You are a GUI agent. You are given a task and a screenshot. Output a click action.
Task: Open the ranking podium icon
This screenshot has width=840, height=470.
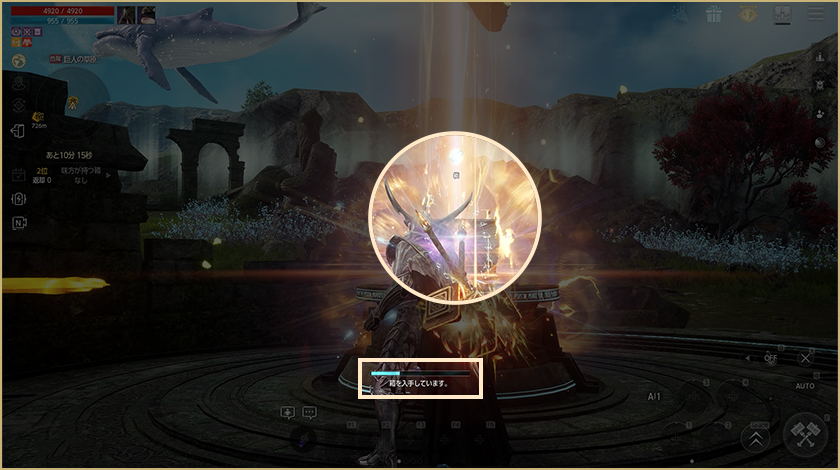coord(818,57)
